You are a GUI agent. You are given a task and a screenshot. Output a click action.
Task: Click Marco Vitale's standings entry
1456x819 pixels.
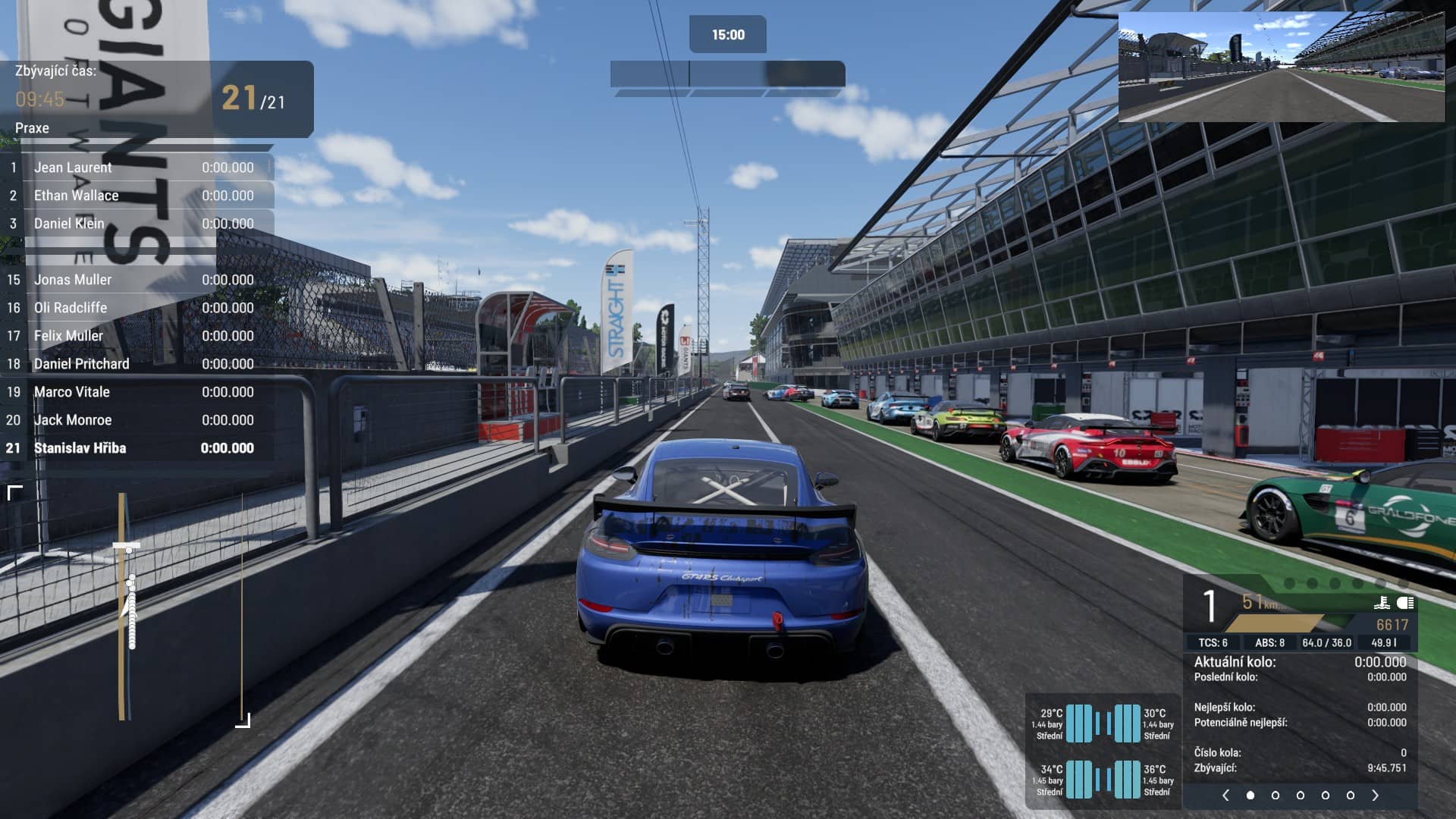tap(136, 392)
